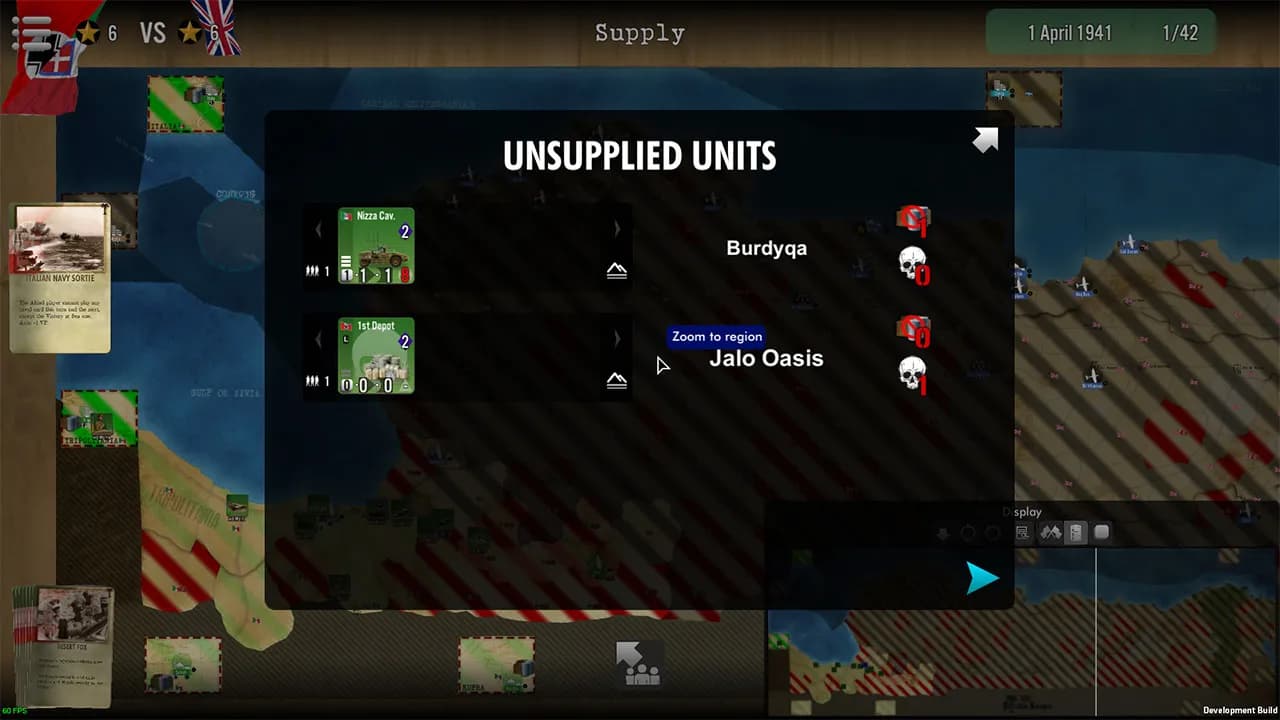1280x720 pixels.
Task: Click the crossed flags icon in the Display panel
Action: pos(1050,532)
